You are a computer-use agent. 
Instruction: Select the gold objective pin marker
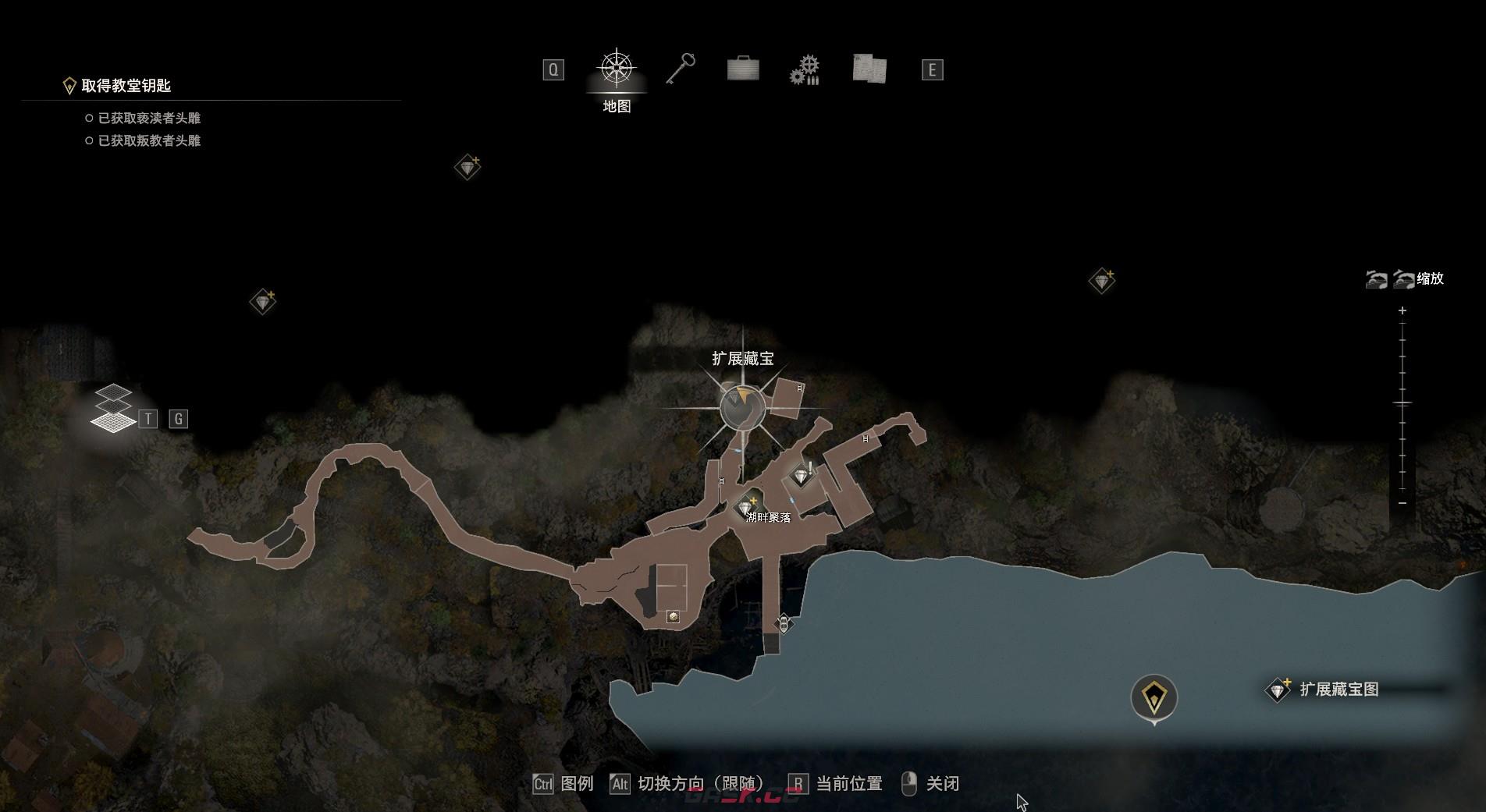[1154, 697]
